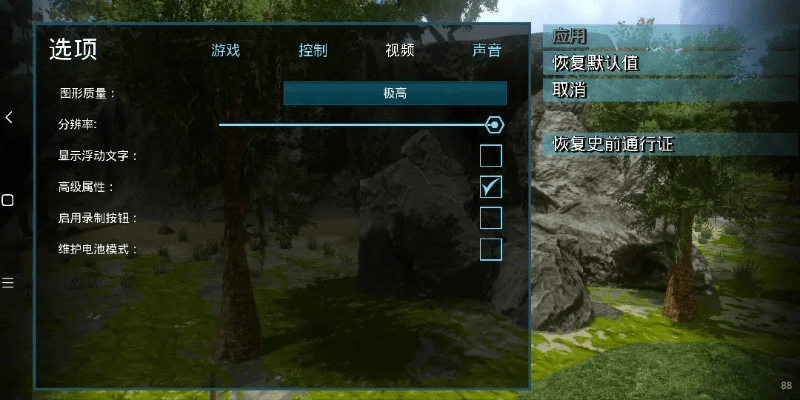Image resolution: width=800 pixels, height=400 pixels.
Task: Enable the 显示浮动文字 checkbox
Action: point(491,156)
